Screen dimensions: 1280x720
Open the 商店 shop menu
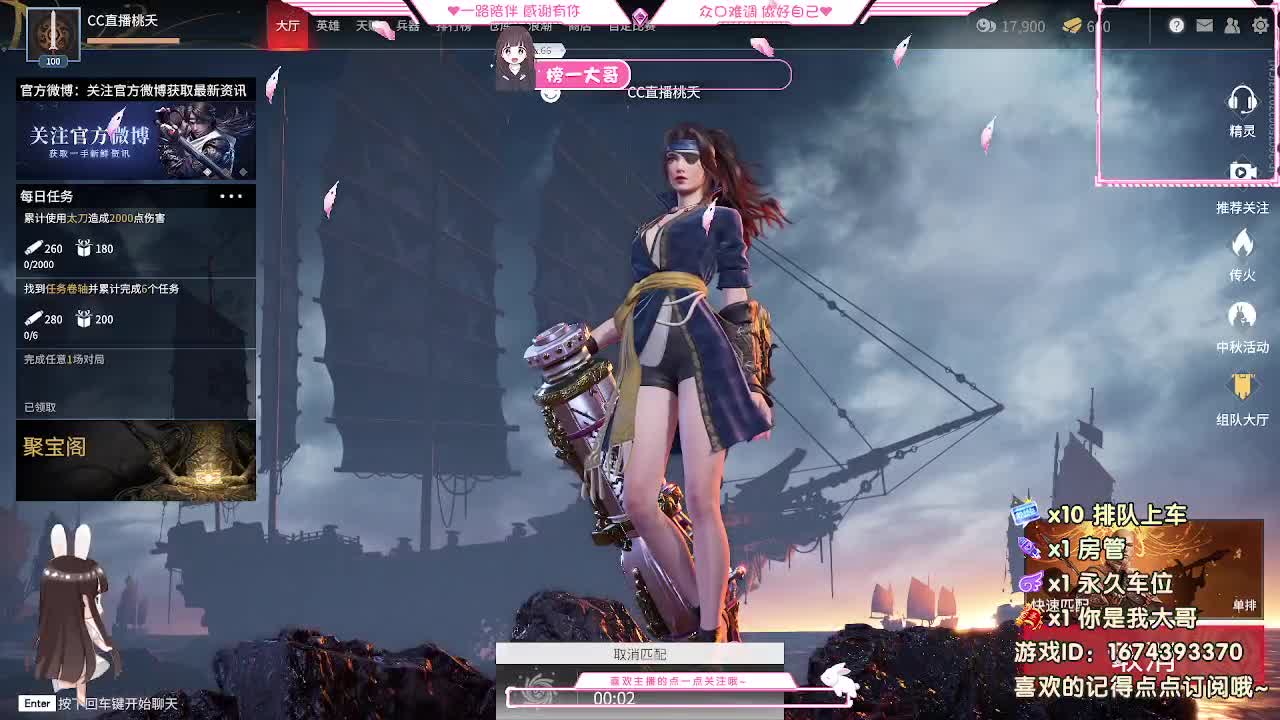pos(577,25)
